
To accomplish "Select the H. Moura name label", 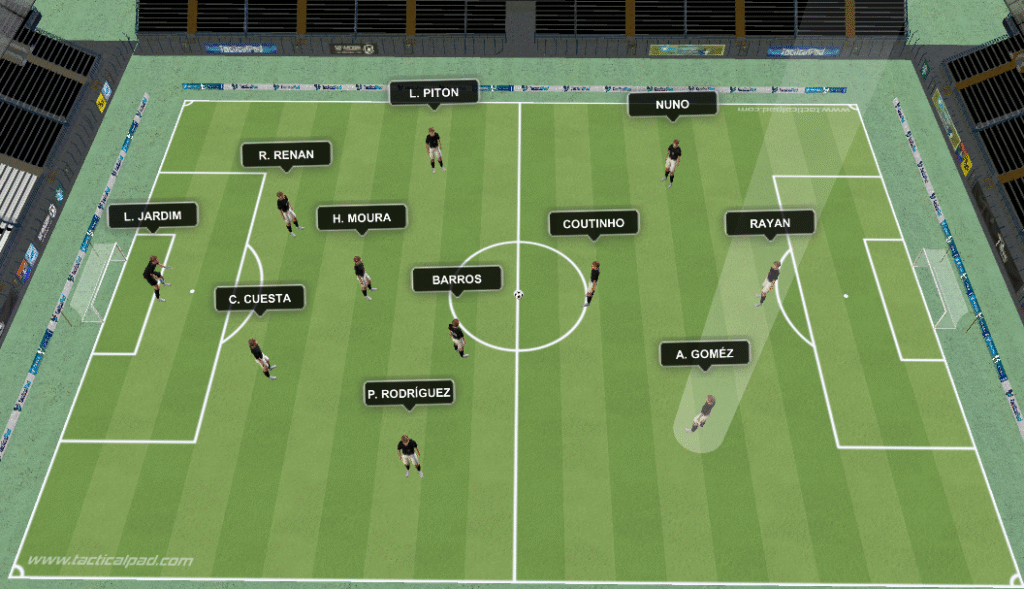I will [x=361, y=218].
